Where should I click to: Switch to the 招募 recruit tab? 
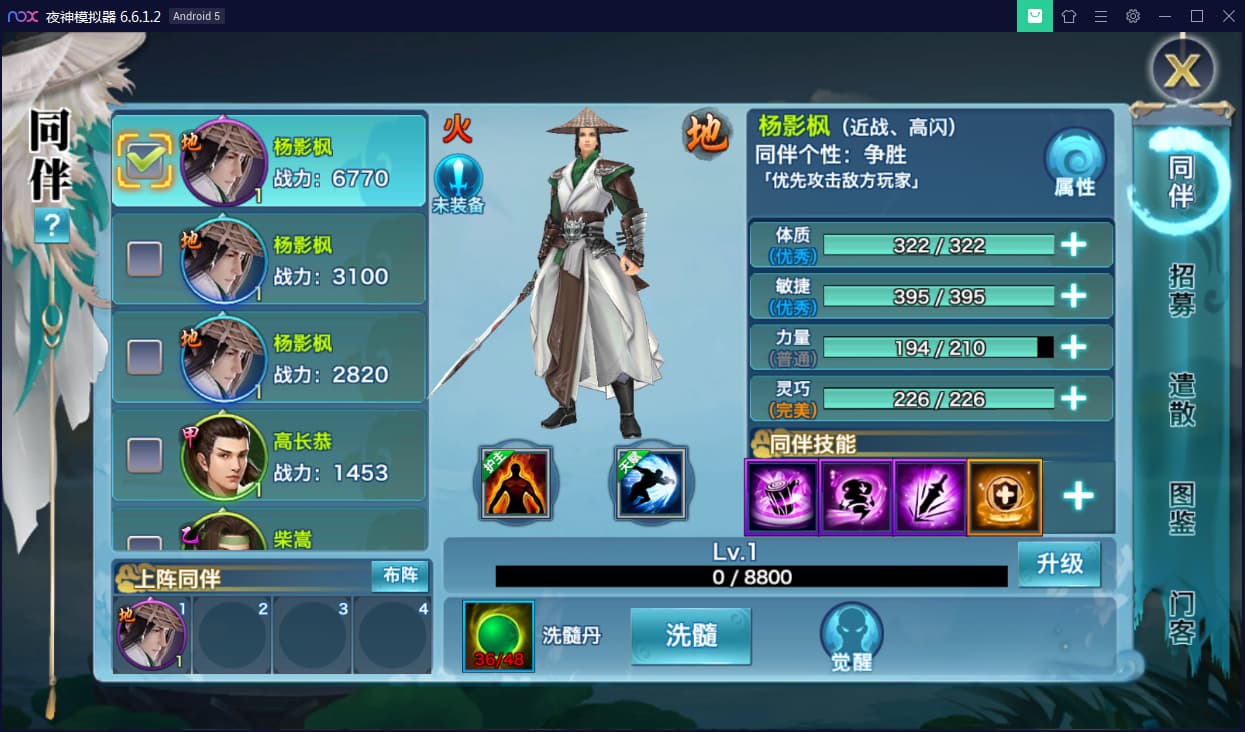(1182, 291)
